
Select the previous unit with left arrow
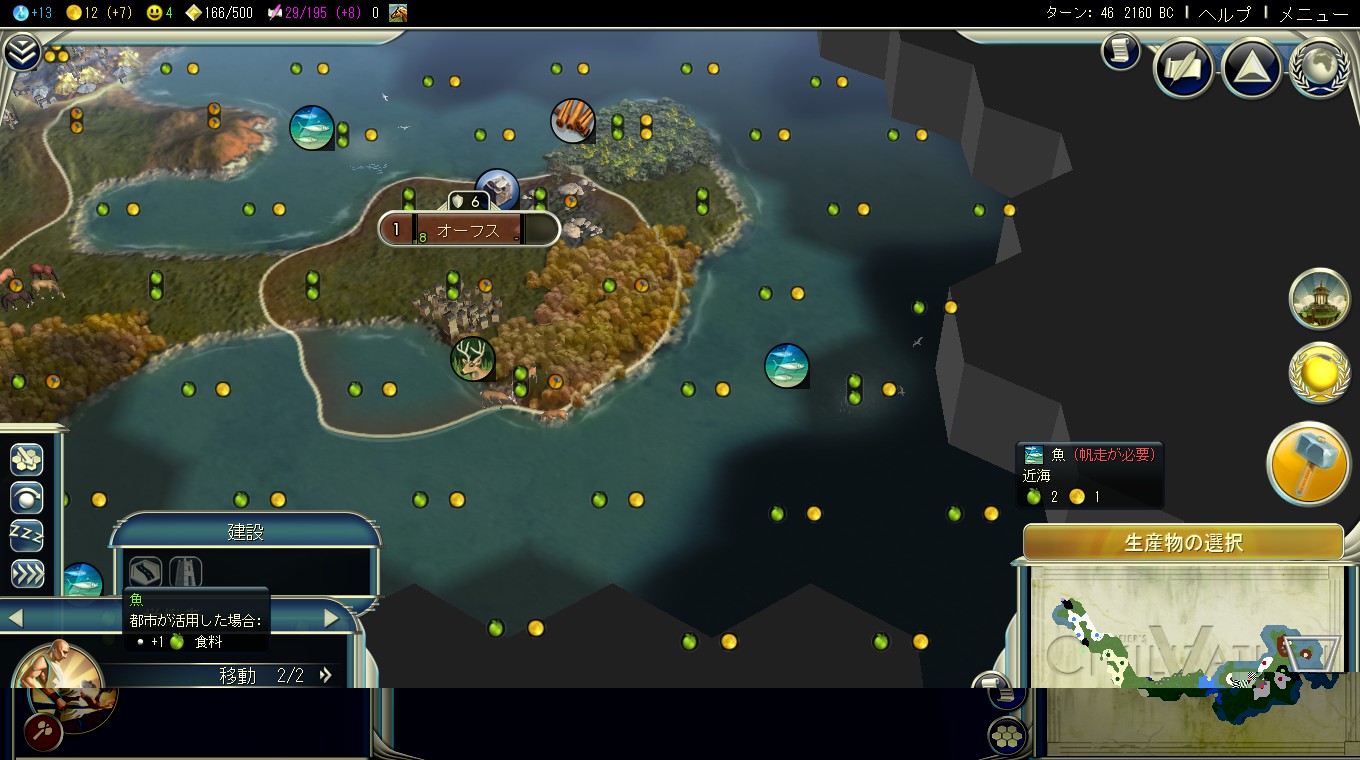tap(15, 619)
